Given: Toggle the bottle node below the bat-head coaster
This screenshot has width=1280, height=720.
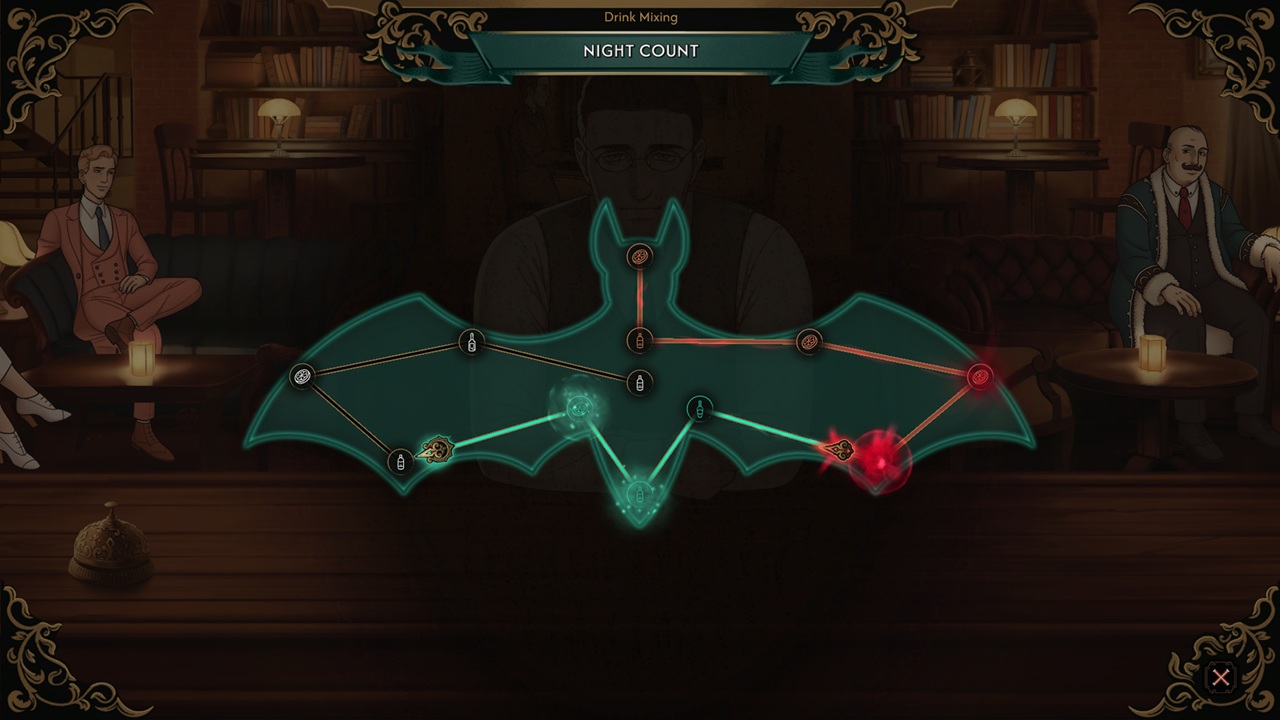Looking at the screenshot, I should 639,340.
